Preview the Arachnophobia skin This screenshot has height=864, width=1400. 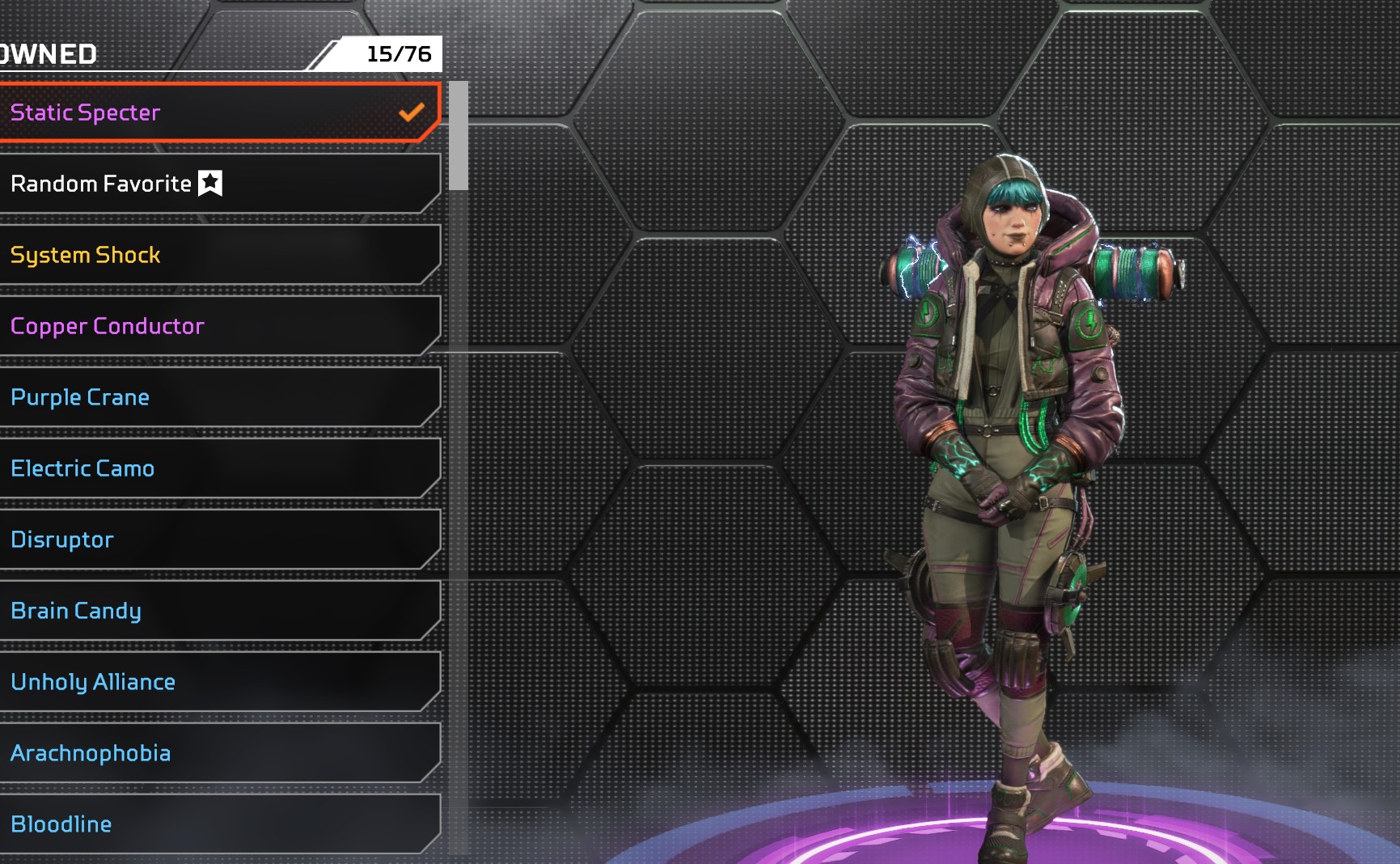tap(218, 753)
